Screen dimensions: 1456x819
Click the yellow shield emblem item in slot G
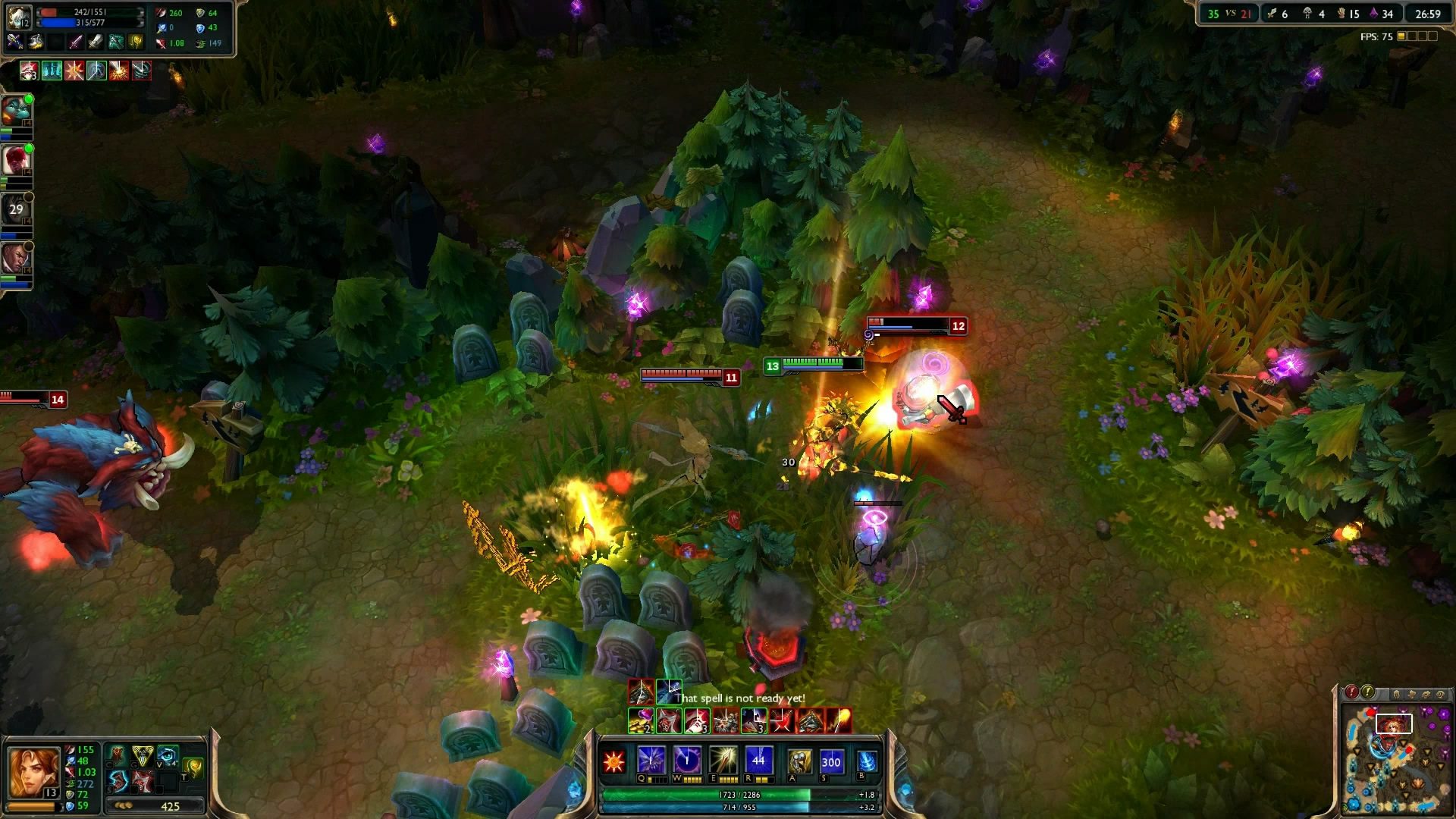[142, 756]
